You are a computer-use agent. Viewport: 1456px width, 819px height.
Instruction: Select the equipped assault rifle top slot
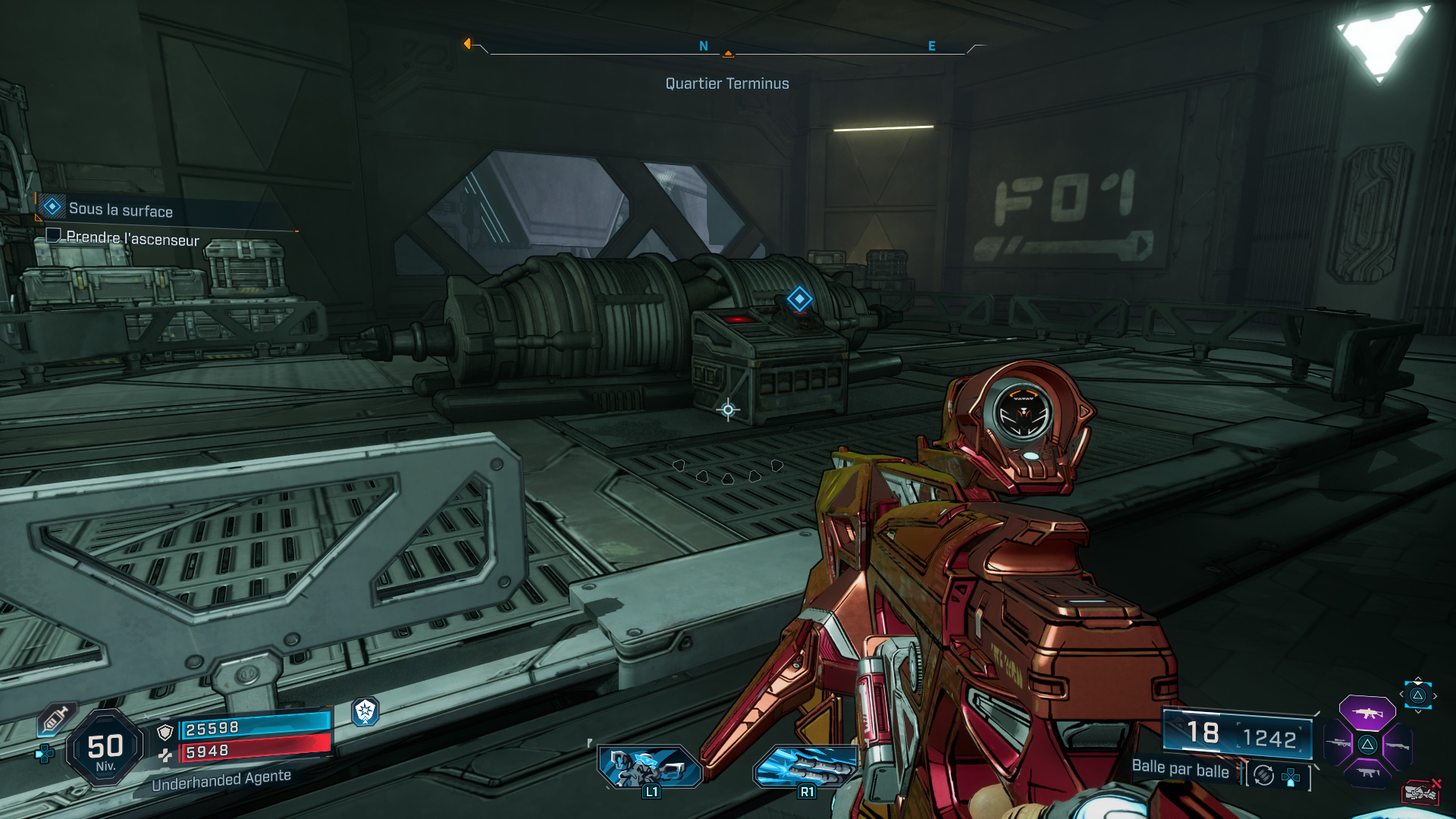pyautogui.click(x=1367, y=713)
